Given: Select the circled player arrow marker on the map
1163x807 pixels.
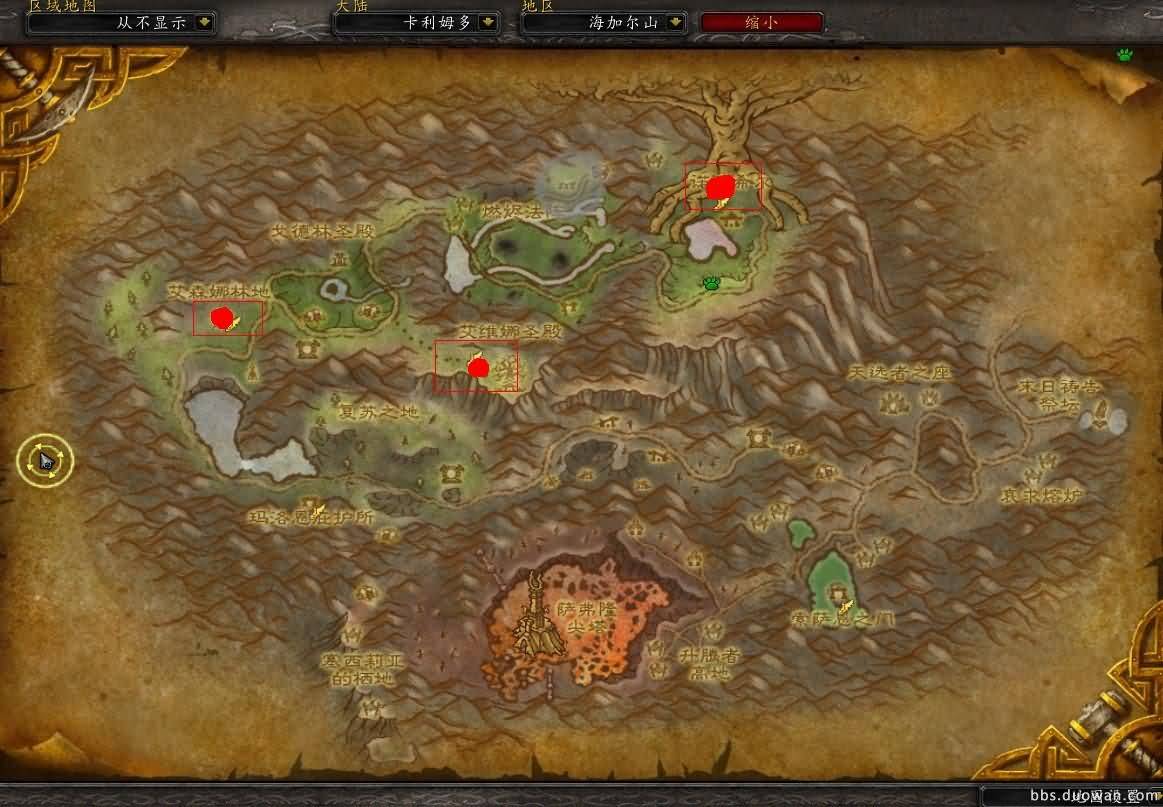Looking at the screenshot, I should click(x=45, y=460).
